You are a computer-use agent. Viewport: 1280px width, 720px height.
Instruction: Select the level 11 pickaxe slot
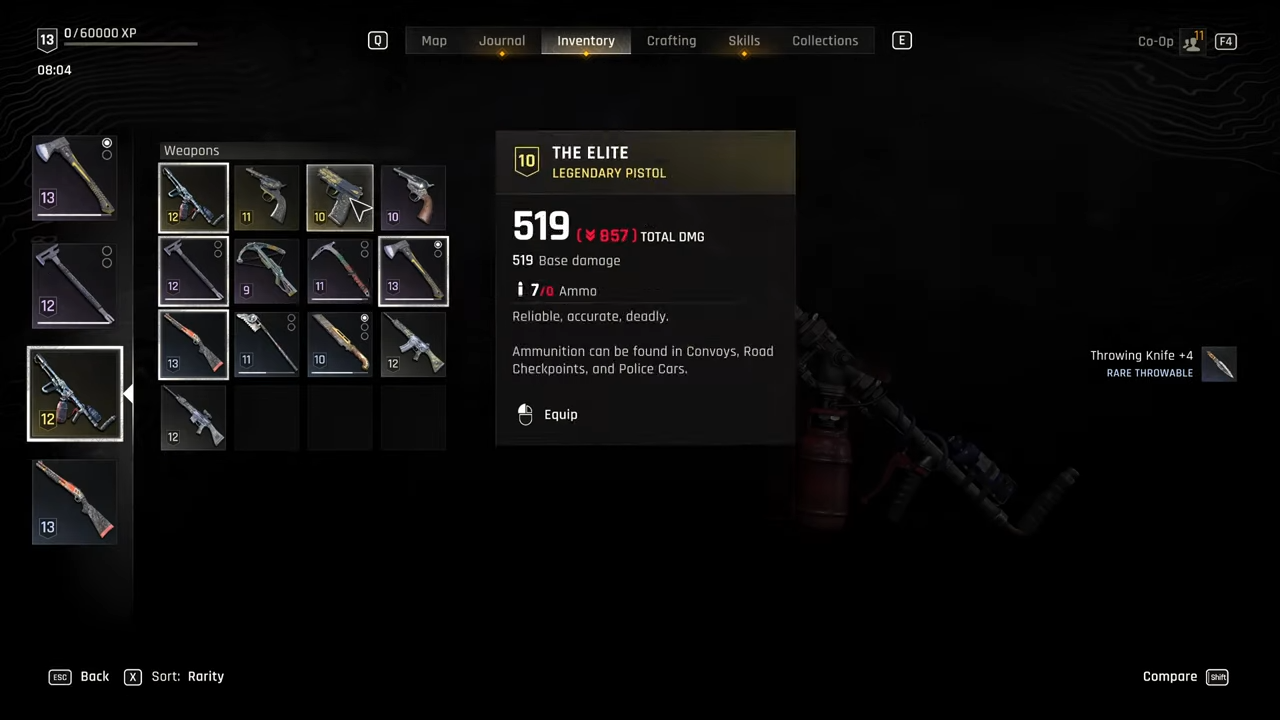pos(340,271)
